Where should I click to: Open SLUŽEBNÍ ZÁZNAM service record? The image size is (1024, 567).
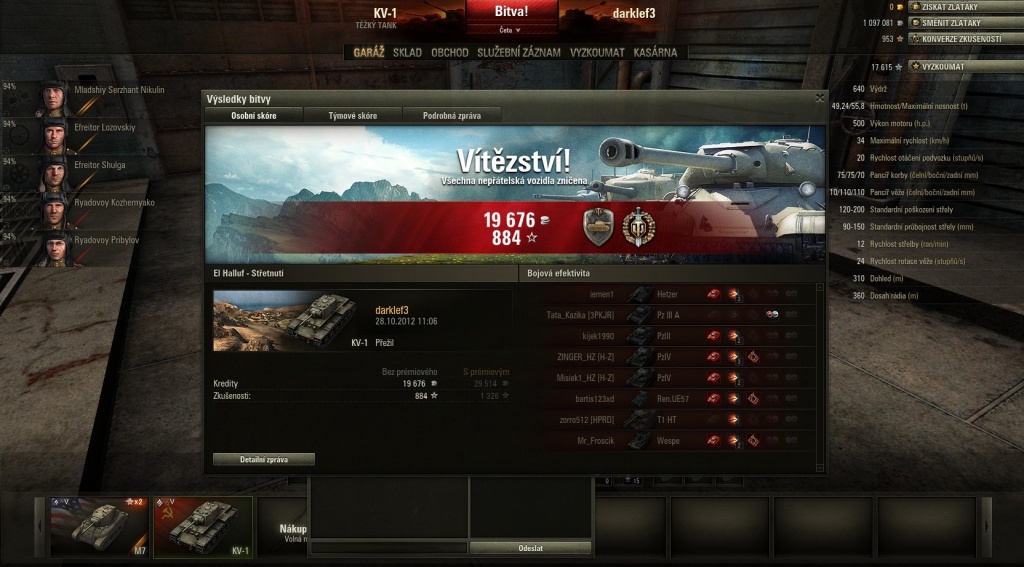point(519,52)
